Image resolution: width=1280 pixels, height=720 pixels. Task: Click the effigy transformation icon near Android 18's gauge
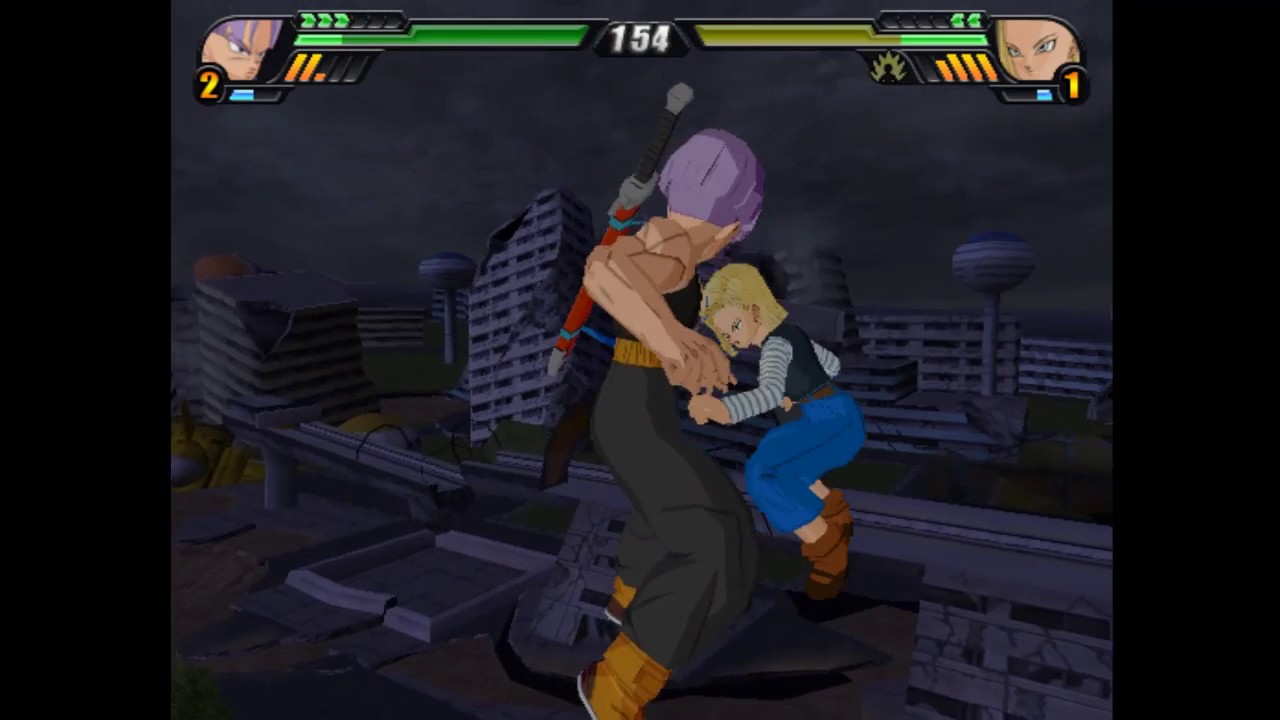point(888,70)
